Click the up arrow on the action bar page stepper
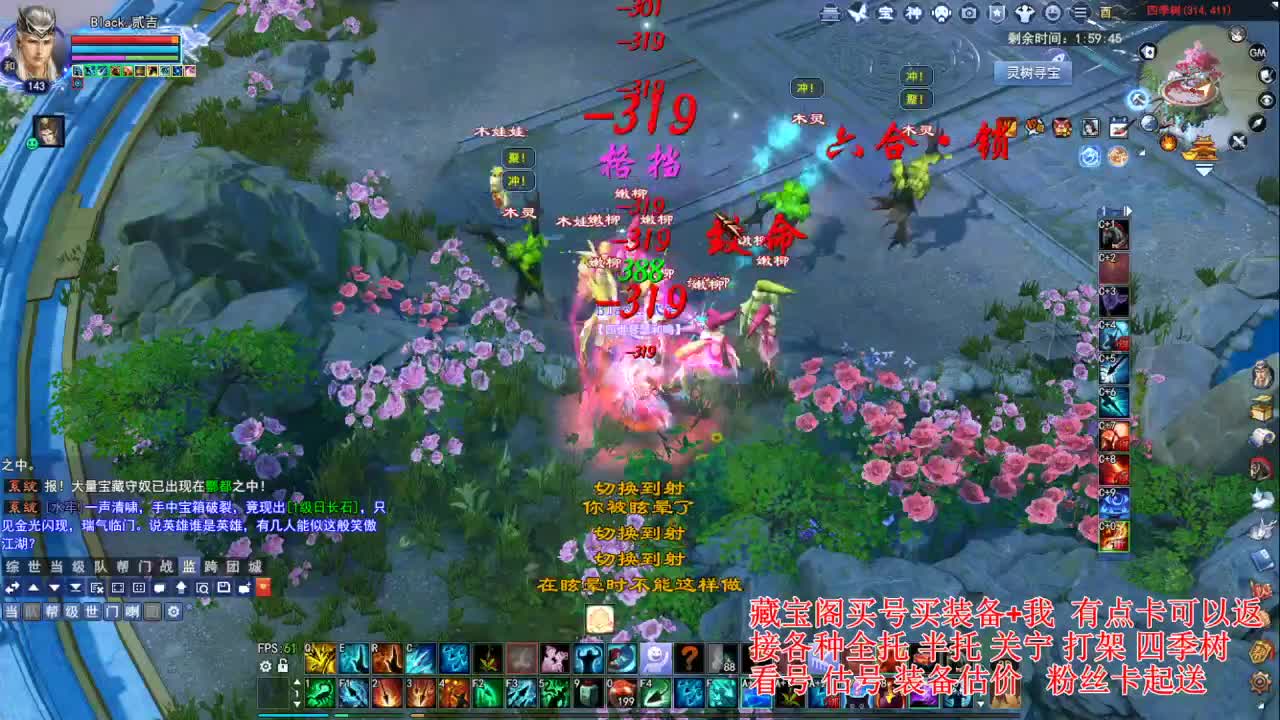 click(x=297, y=681)
